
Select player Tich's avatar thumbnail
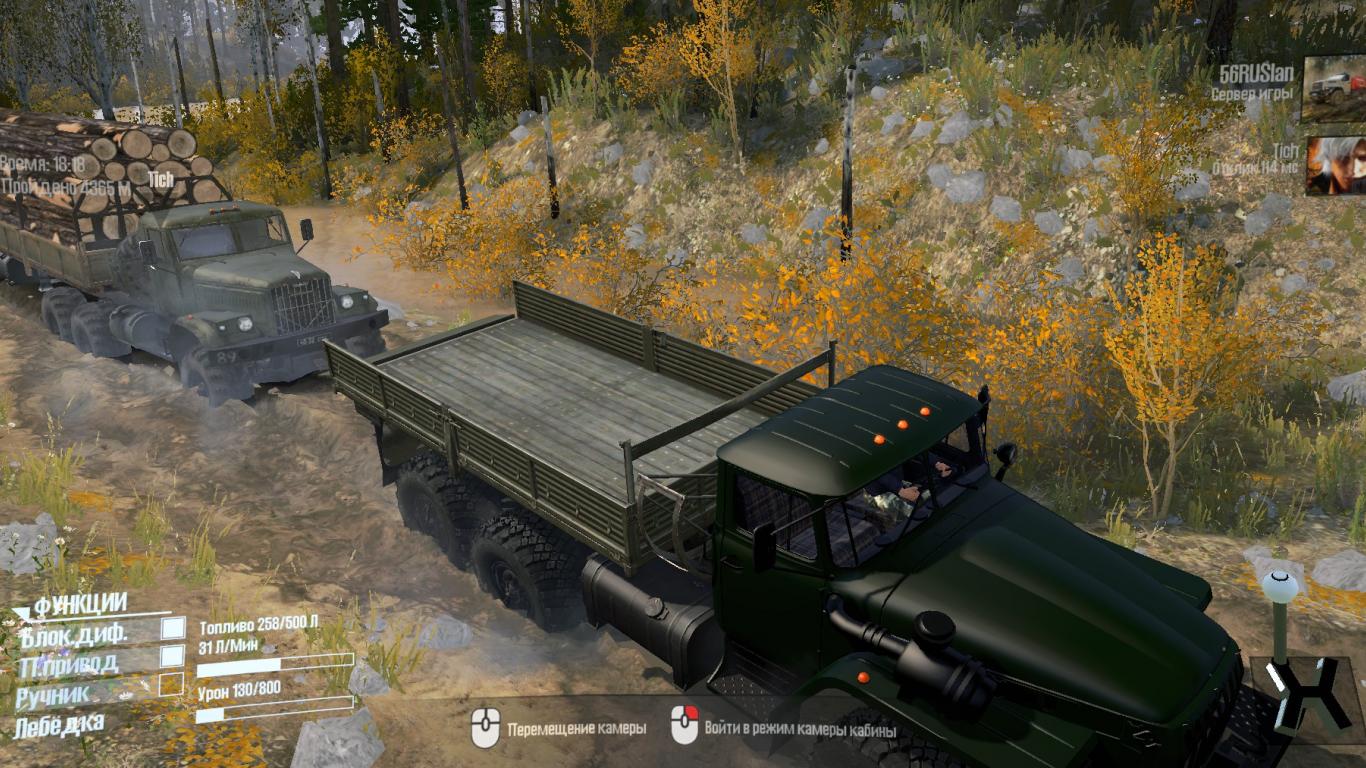pos(1335,165)
